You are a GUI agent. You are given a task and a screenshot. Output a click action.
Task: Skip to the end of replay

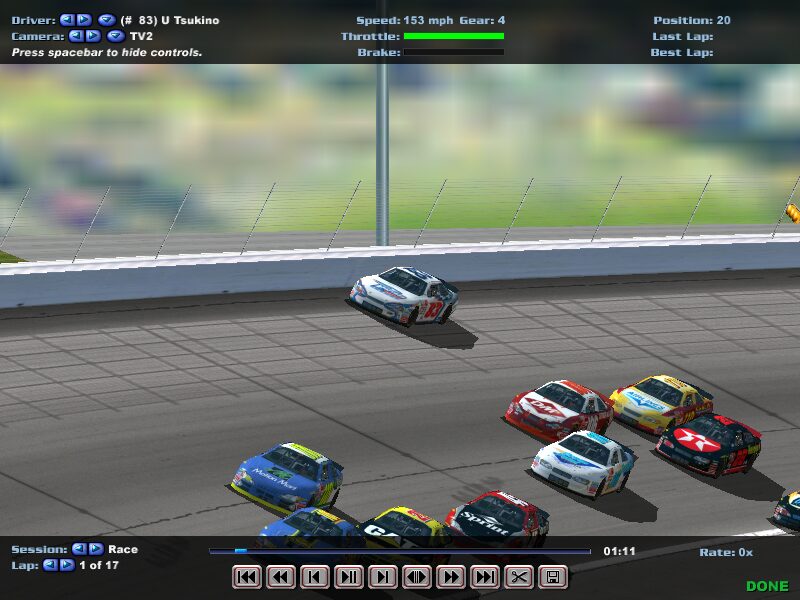pyautogui.click(x=485, y=577)
